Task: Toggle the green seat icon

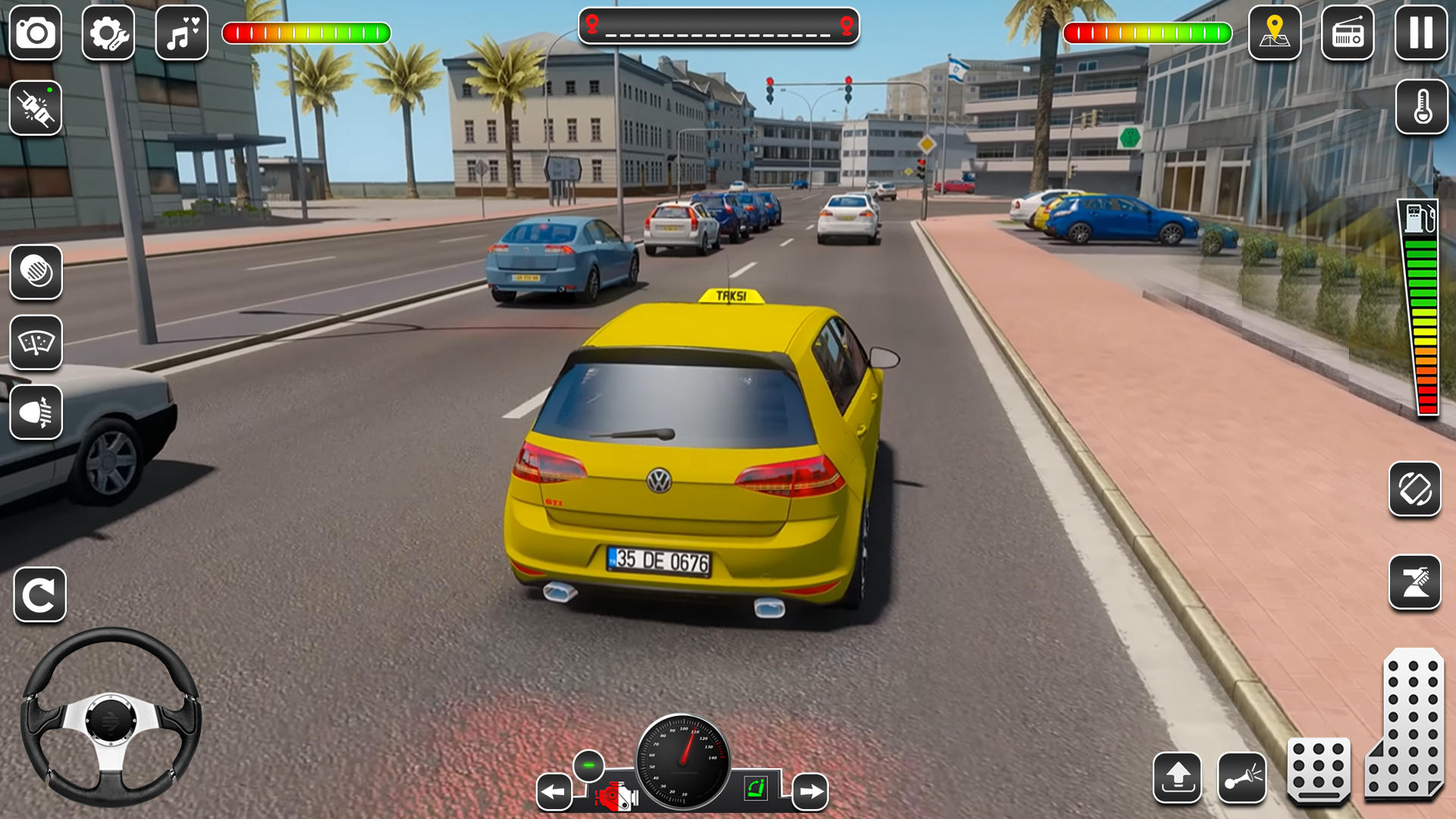Action: (755, 789)
